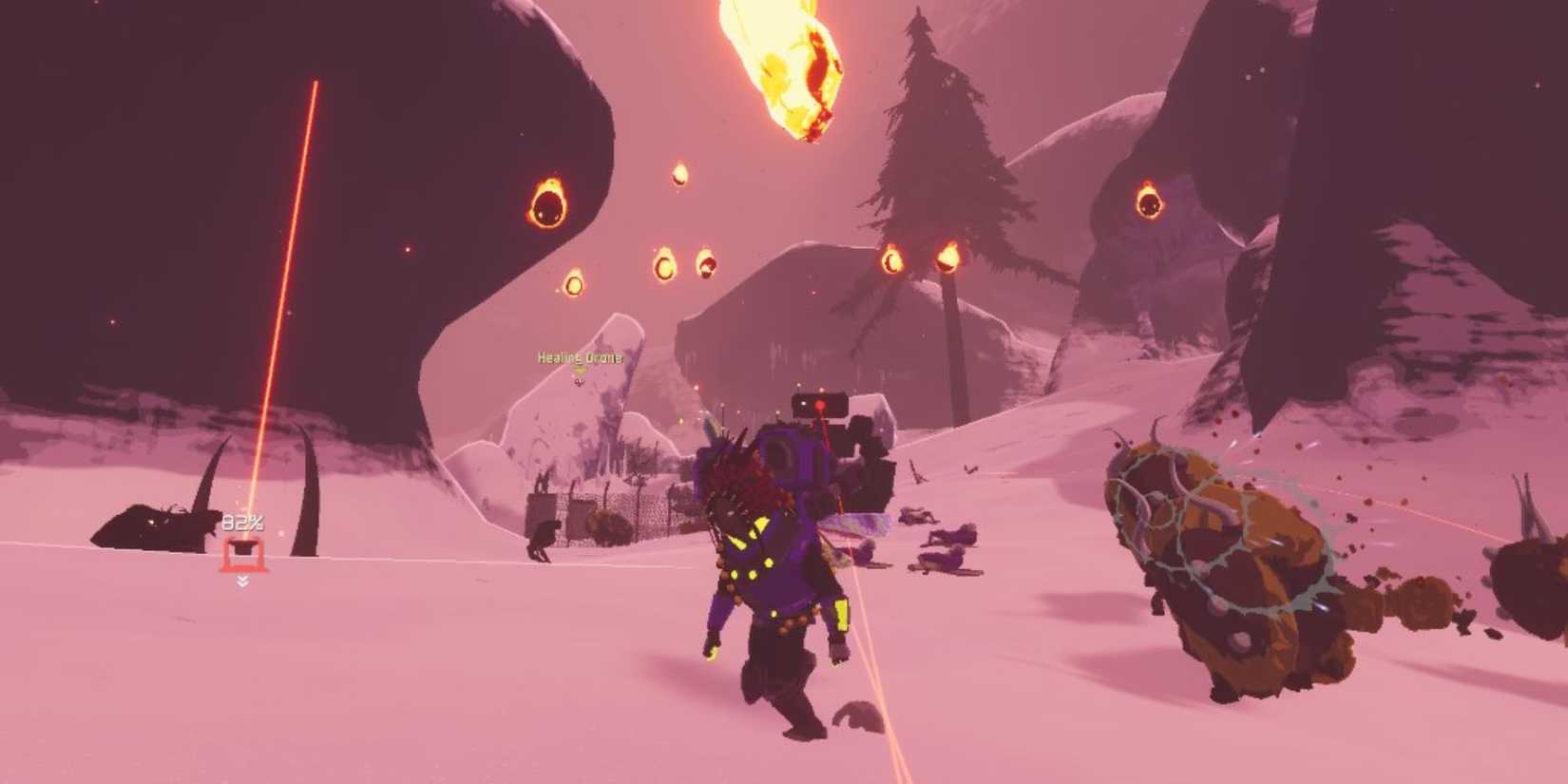
Task: Click the 82% teleporter charge readout
Action: pos(242,522)
